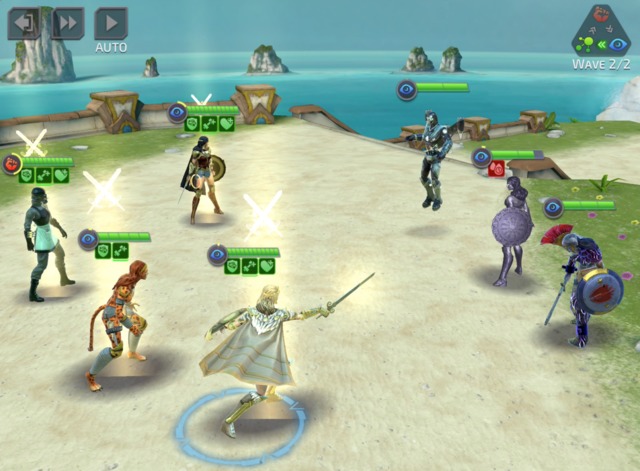Exit the battle with the leave button

click(x=23, y=23)
